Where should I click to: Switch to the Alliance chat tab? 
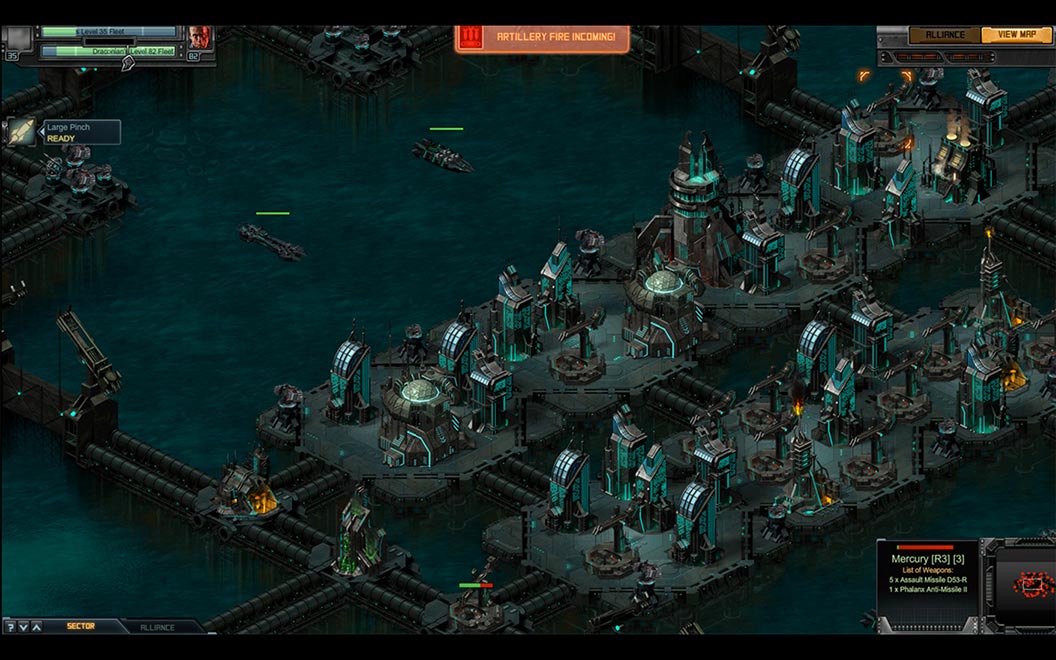[x=157, y=627]
